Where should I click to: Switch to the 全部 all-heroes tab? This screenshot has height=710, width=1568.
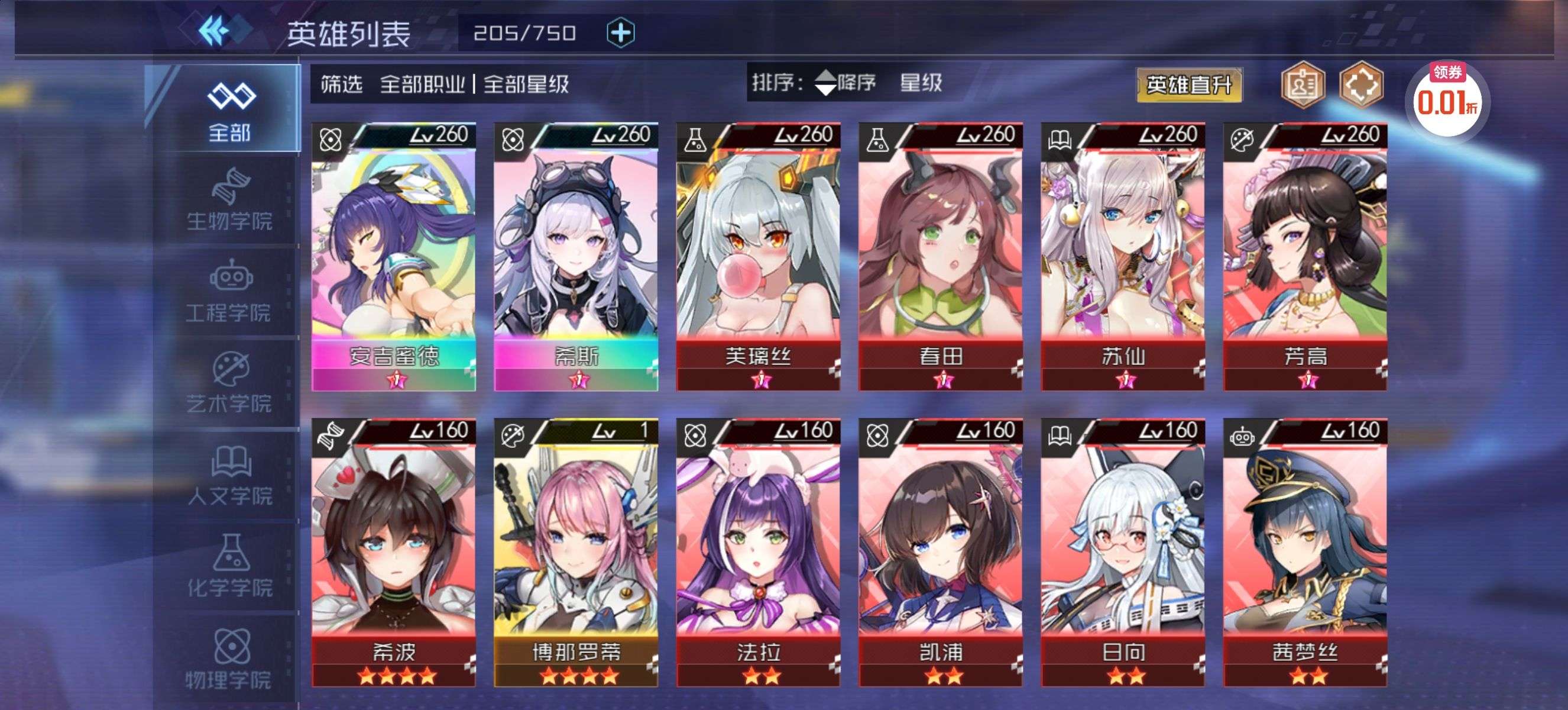[x=229, y=109]
